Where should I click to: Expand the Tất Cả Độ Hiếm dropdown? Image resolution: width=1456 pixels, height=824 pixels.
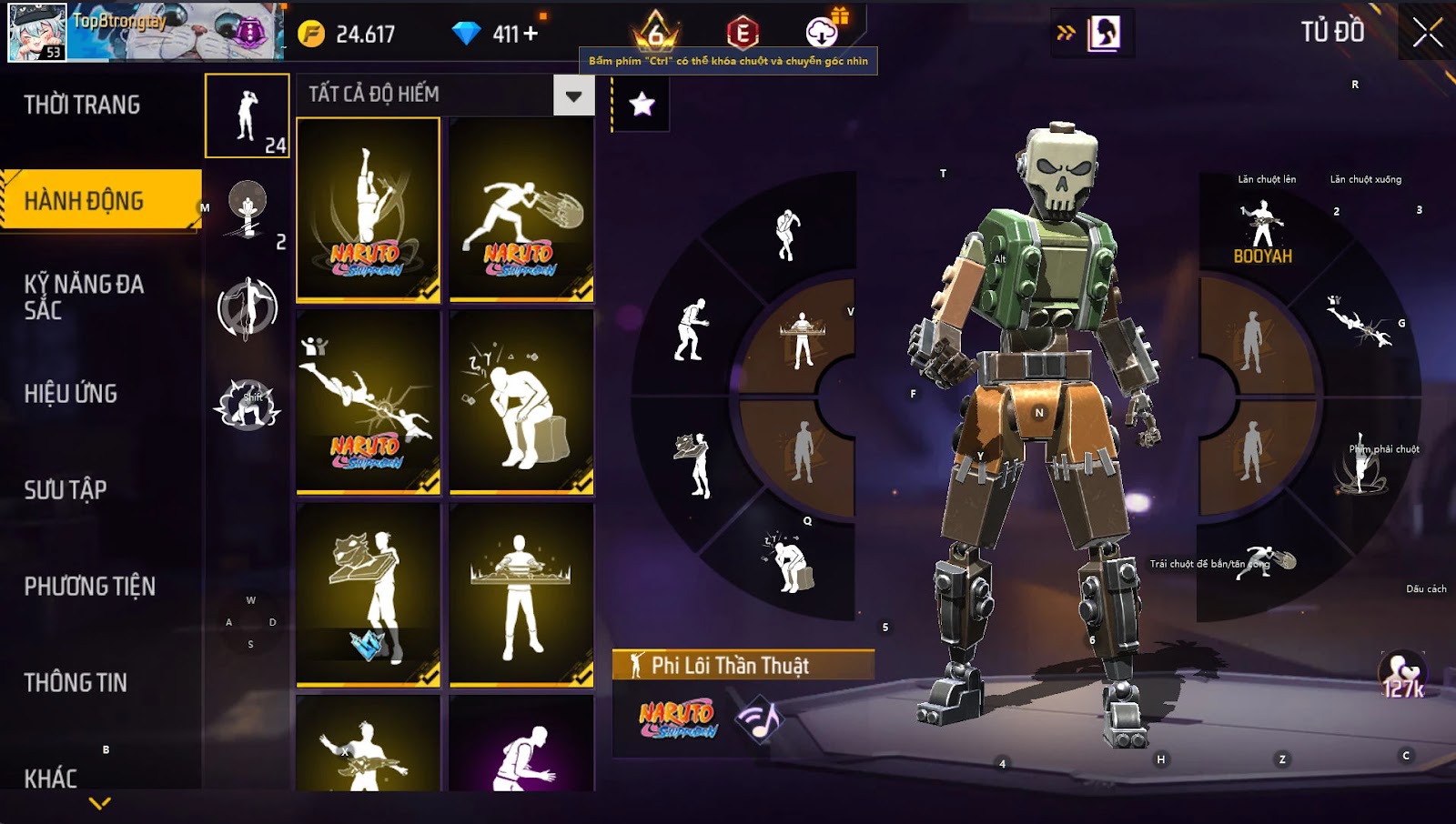point(573,95)
